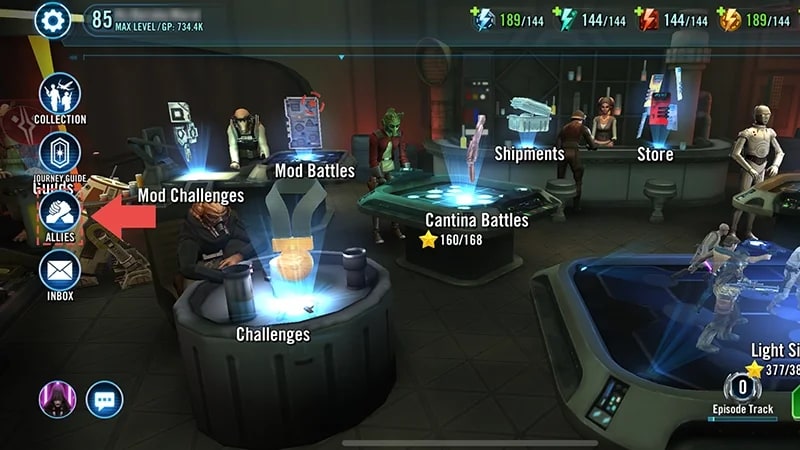
Task: Visit the Store
Action: [655, 154]
